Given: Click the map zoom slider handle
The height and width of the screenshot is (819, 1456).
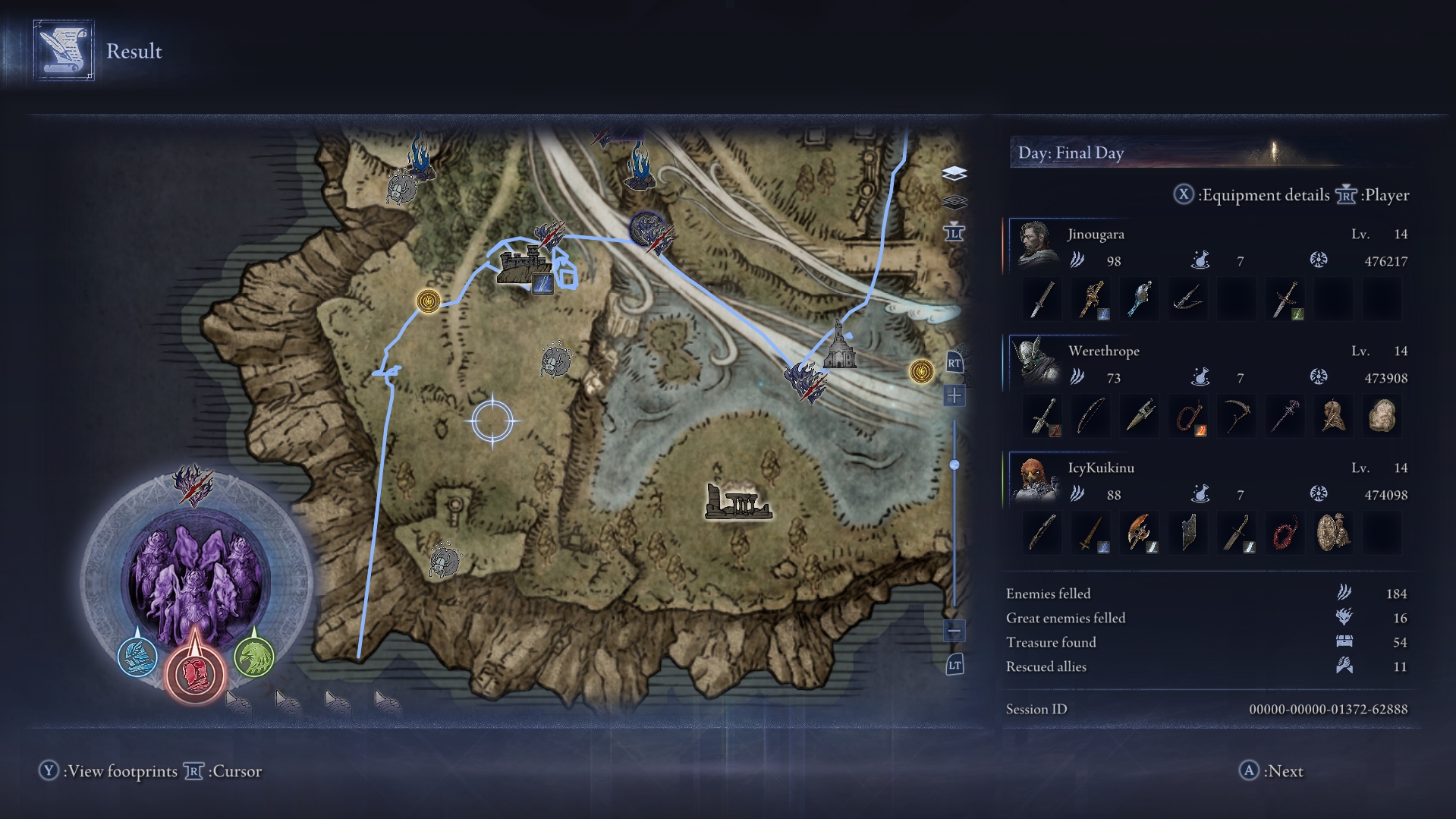Looking at the screenshot, I should (954, 465).
